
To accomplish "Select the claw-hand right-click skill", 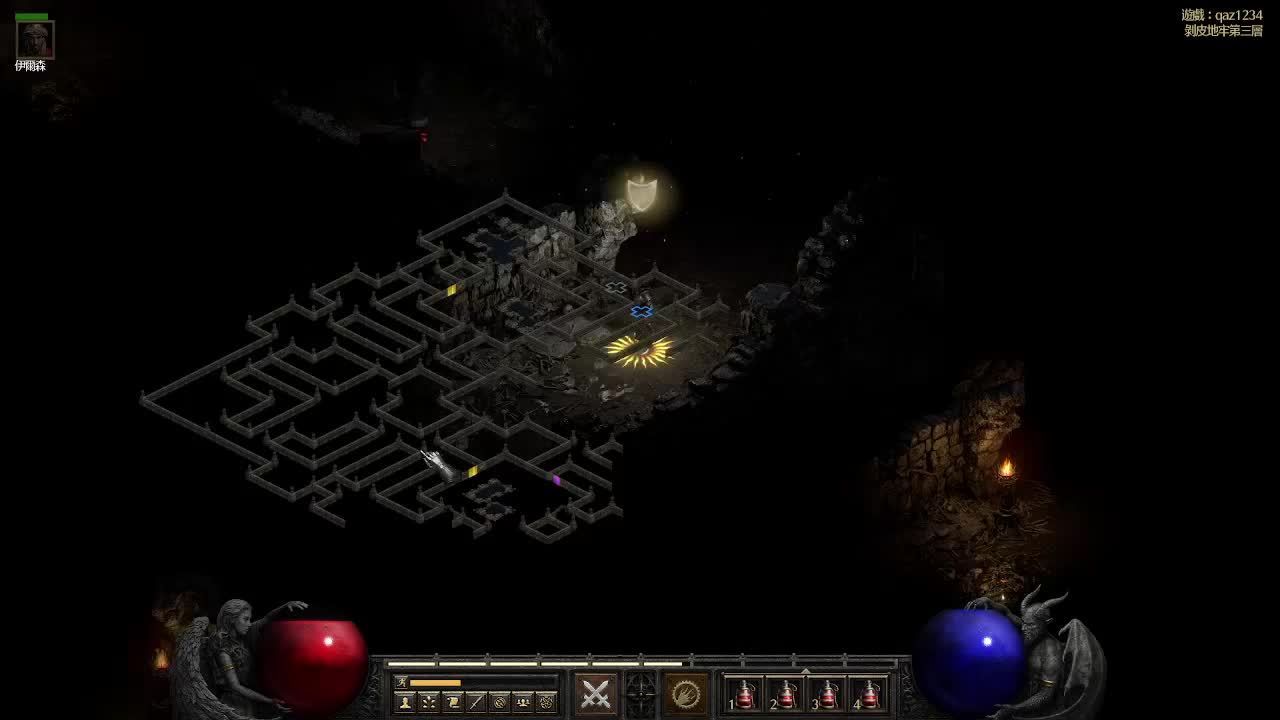I will 686,693.
